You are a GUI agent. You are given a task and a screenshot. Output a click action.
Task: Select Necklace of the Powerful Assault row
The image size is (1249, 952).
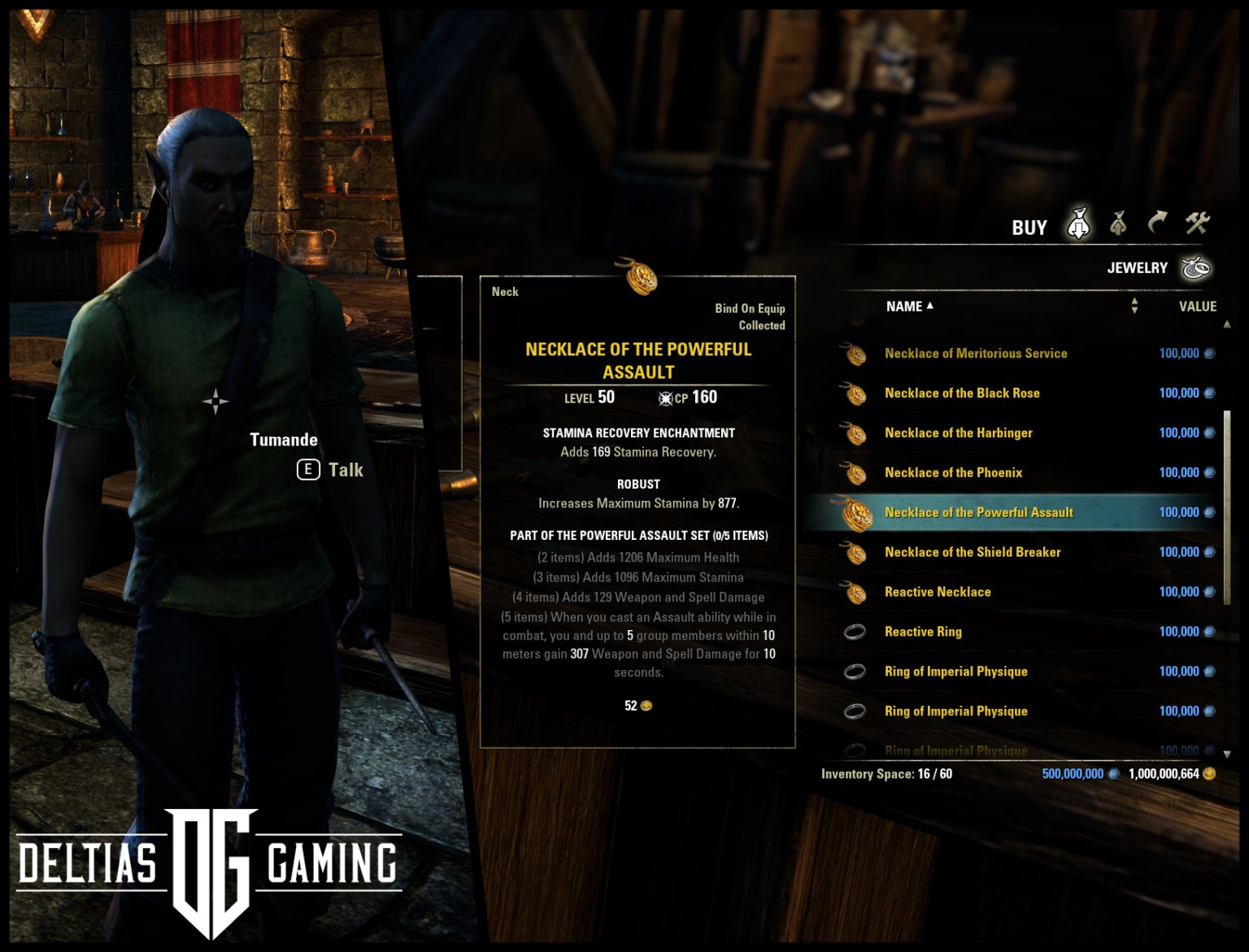[x=977, y=512]
